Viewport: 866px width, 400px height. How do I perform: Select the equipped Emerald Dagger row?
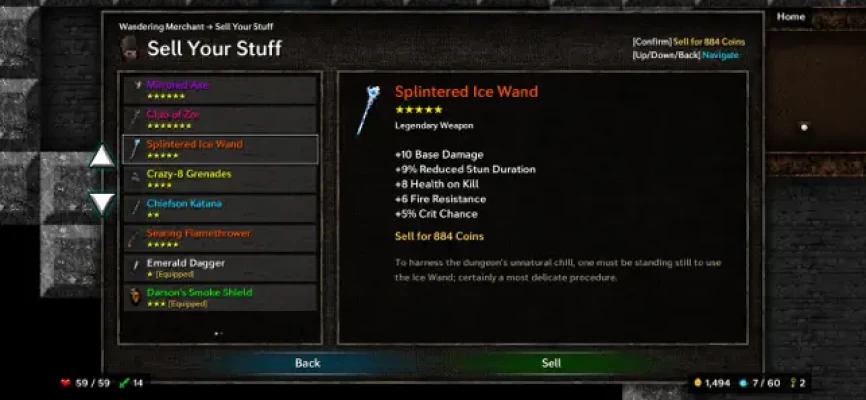(220, 267)
